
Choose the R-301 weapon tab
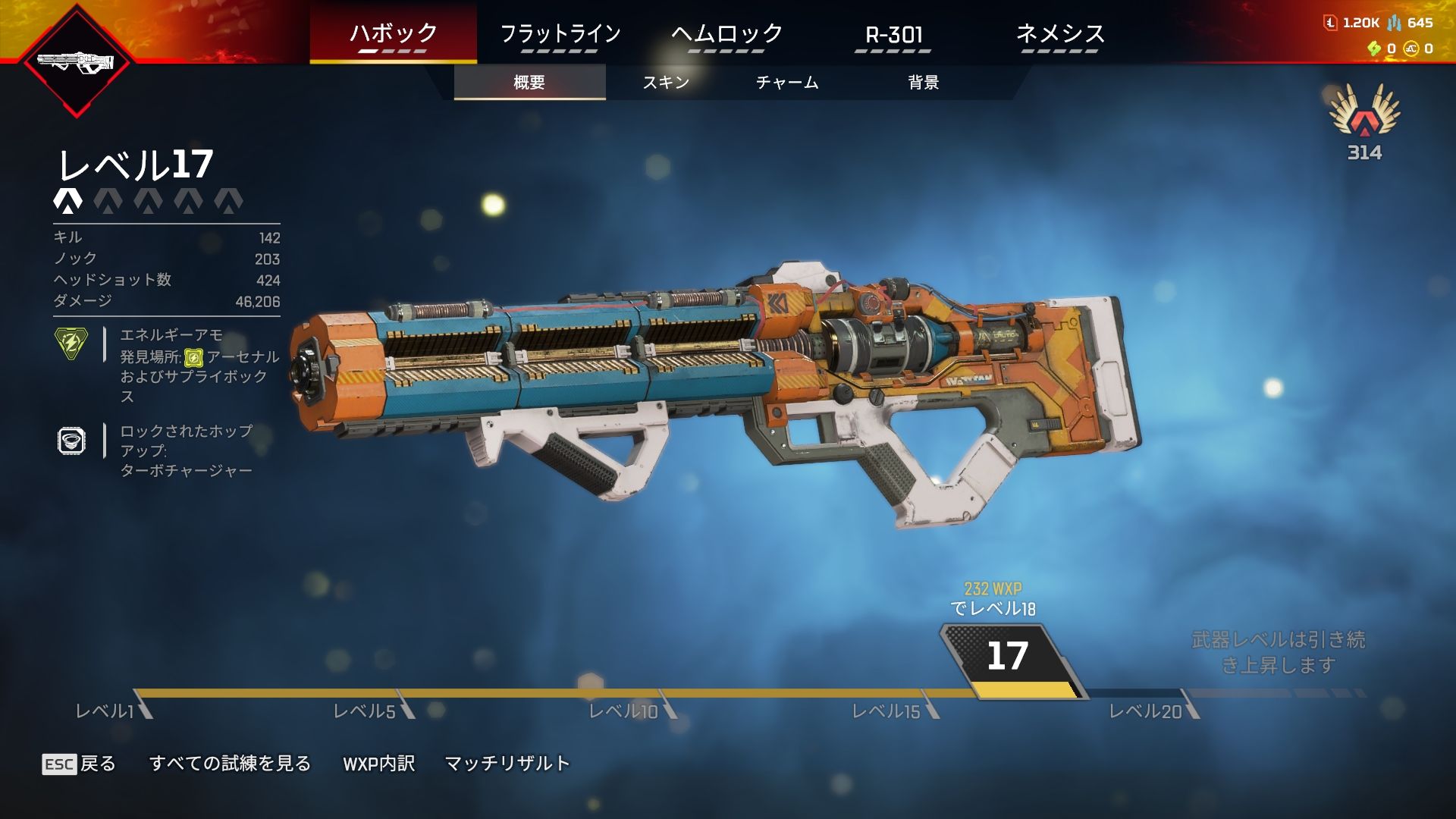(893, 34)
